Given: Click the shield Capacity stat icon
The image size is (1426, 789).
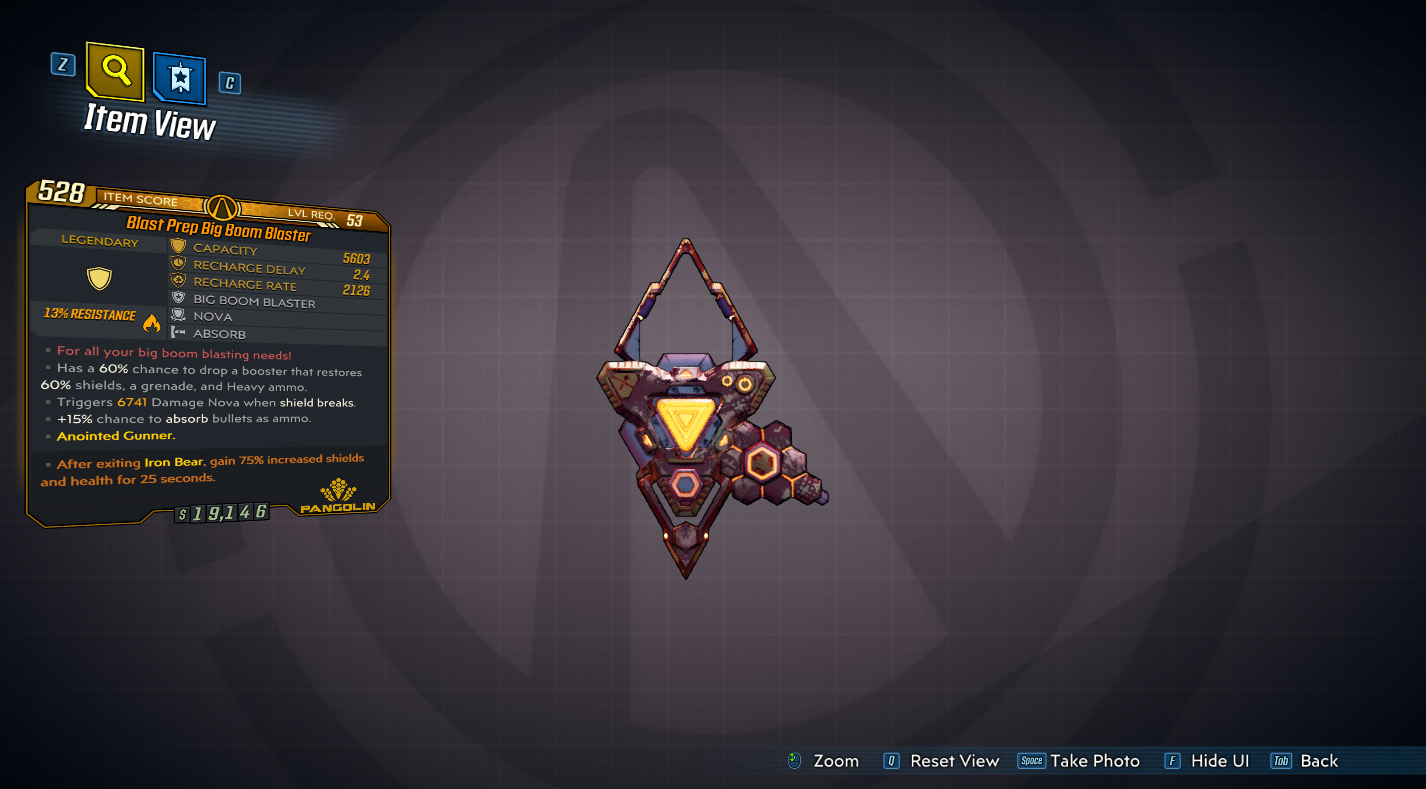Looking at the screenshot, I should click(179, 250).
